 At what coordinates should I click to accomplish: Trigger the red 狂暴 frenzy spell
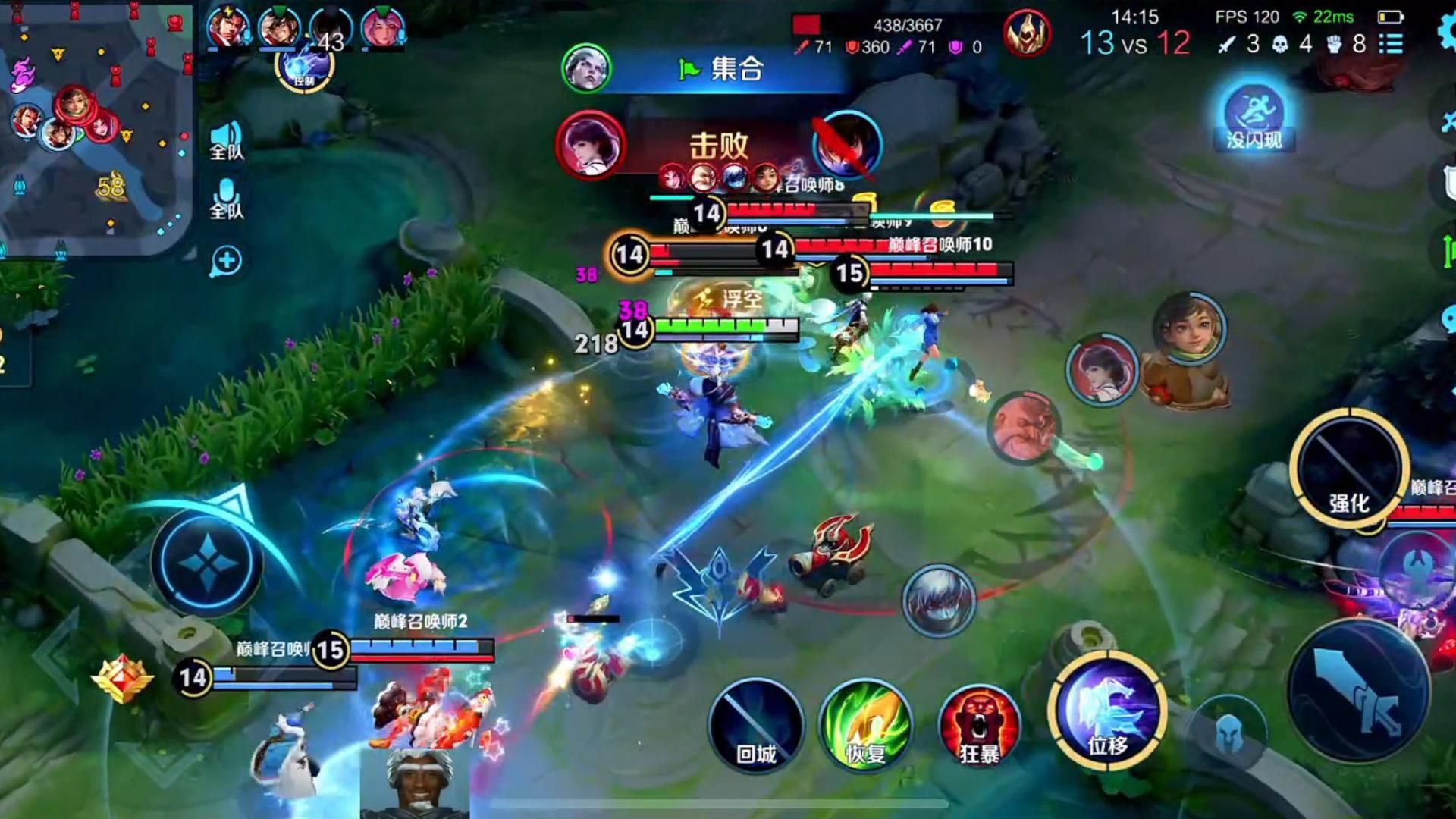click(x=979, y=726)
